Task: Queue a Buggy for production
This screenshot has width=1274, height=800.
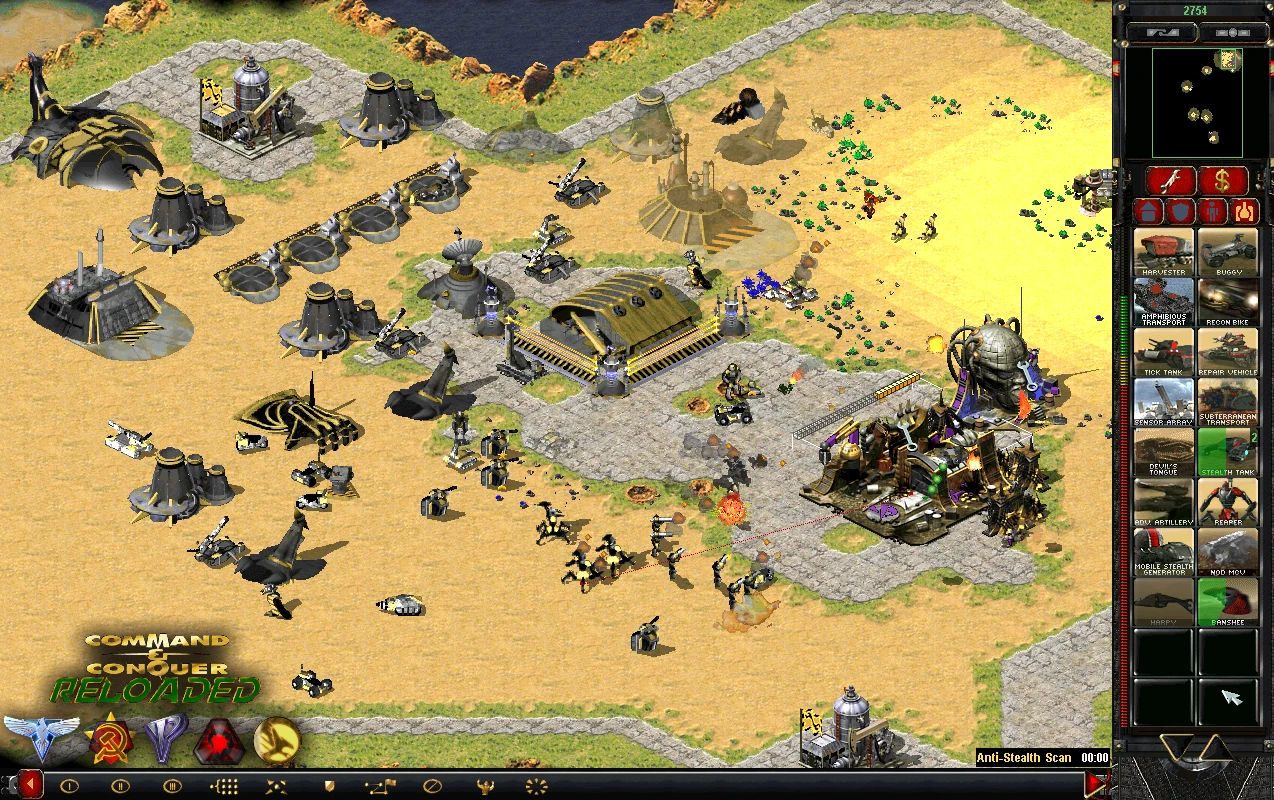Action: click(x=1228, y=252)
